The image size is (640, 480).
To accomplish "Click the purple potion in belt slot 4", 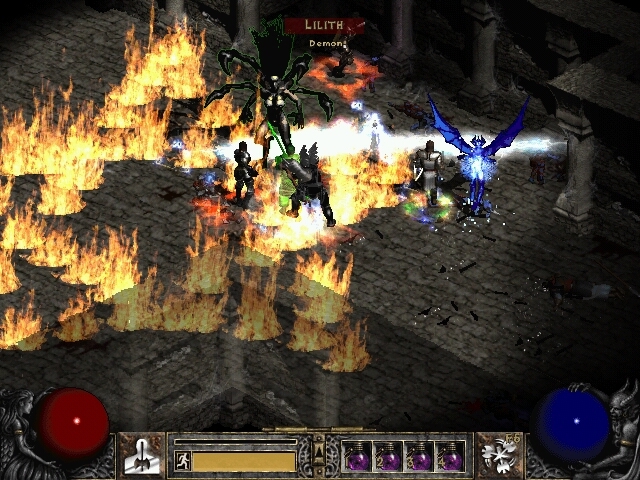I will click(450, 457).
